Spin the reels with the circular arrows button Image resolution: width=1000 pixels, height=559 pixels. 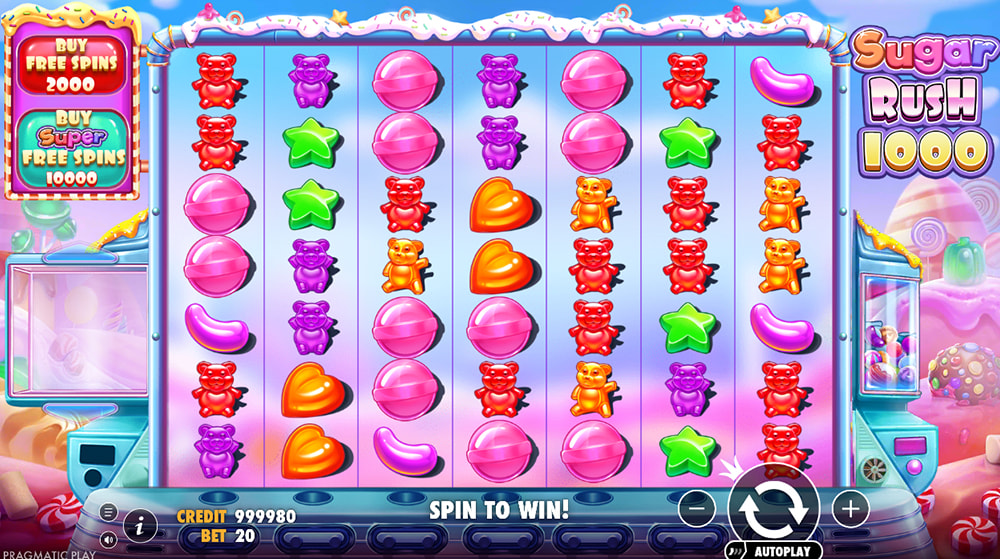pos(774,507)
